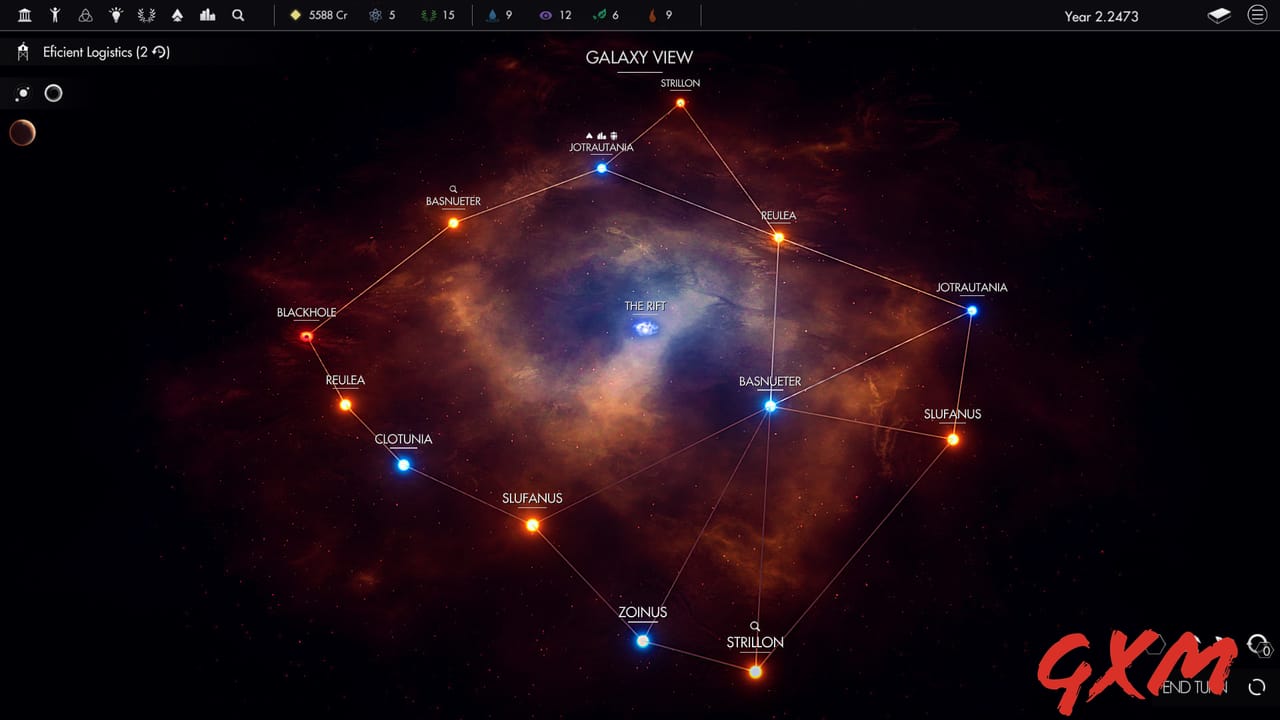Open the government panel via the columns icon

(x=24, y=15)
